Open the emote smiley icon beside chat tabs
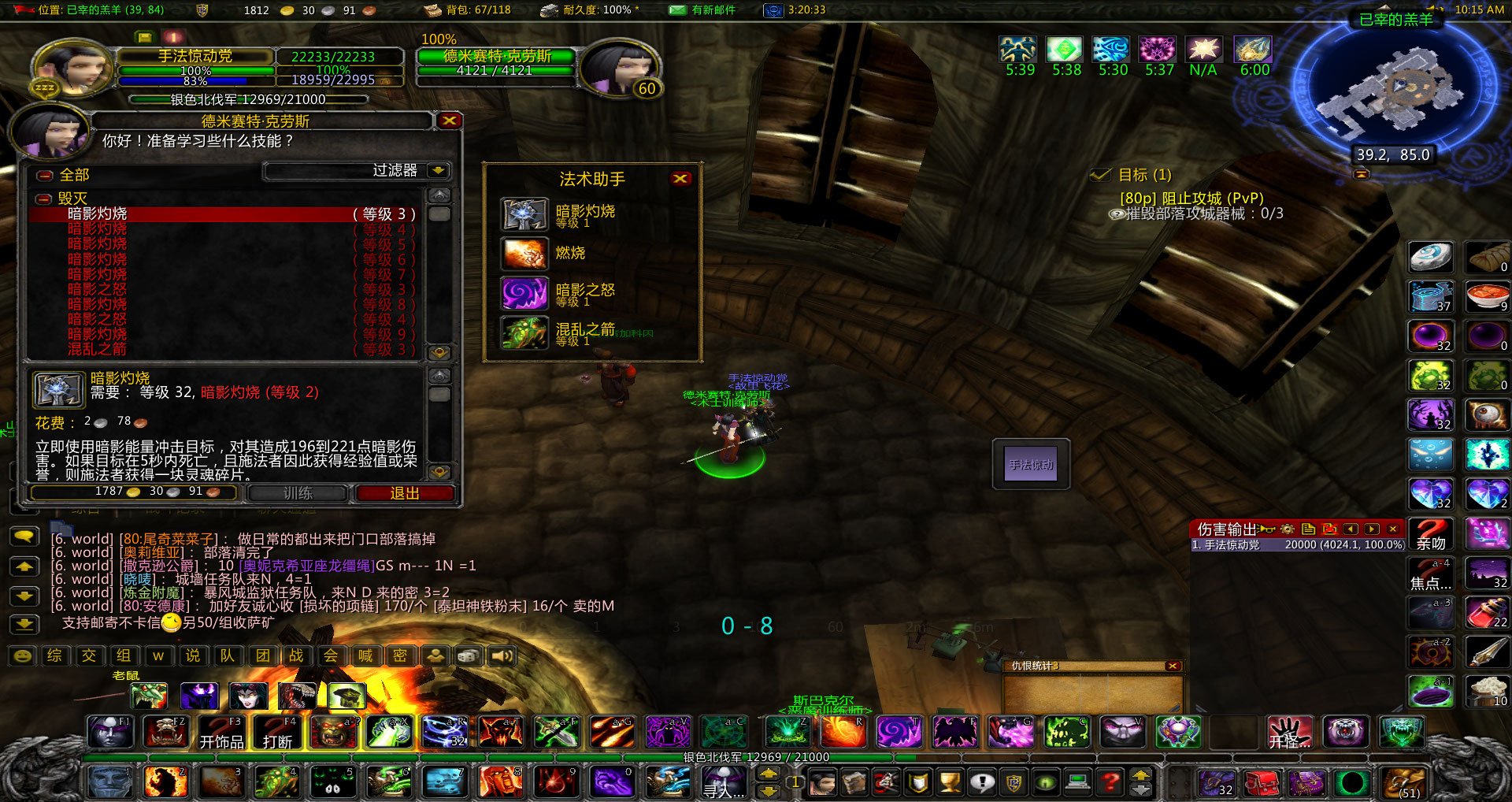 coord(23,655)
